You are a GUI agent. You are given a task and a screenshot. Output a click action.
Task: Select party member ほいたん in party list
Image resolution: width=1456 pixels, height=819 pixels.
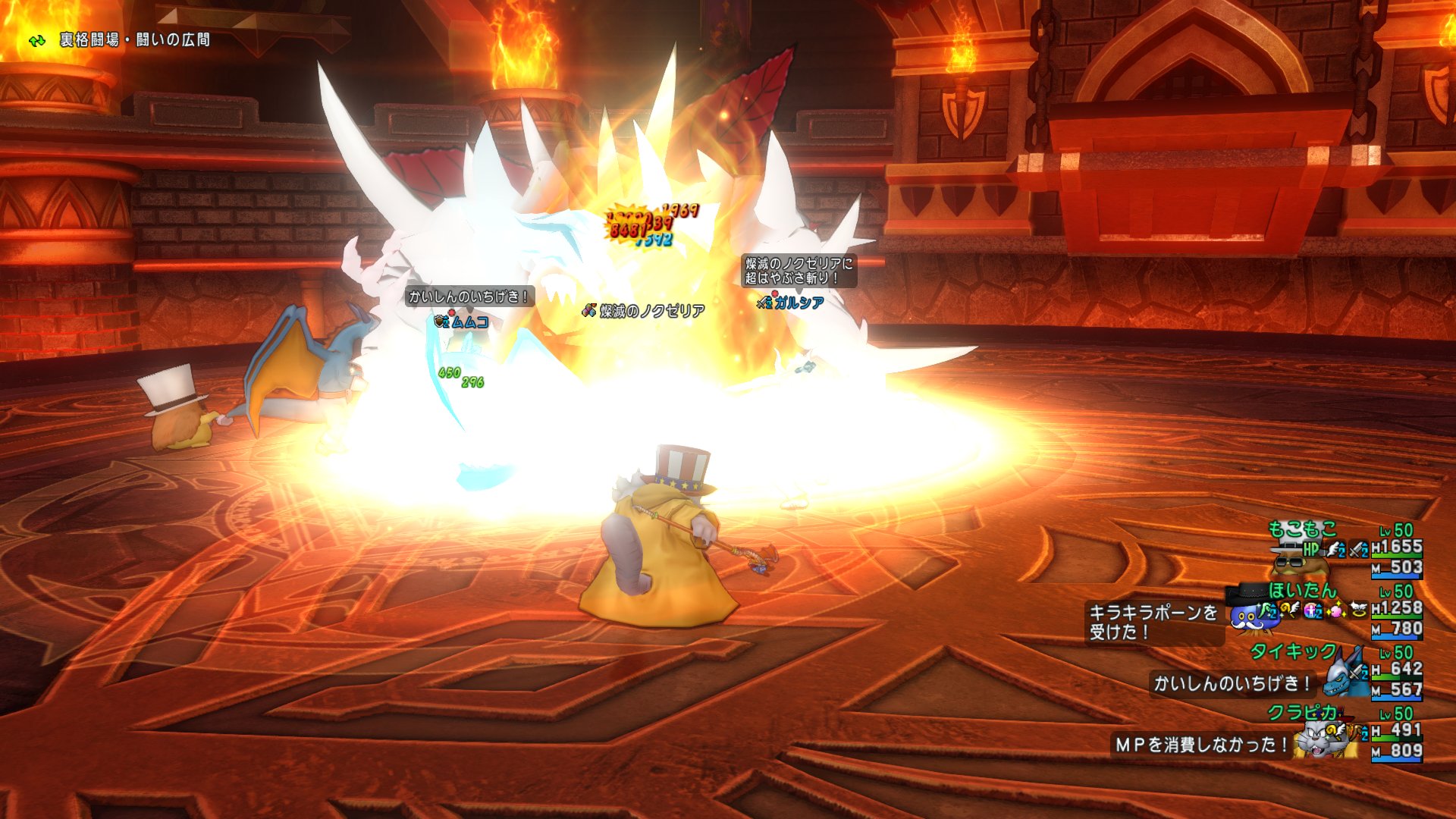tap(1302, 590)
